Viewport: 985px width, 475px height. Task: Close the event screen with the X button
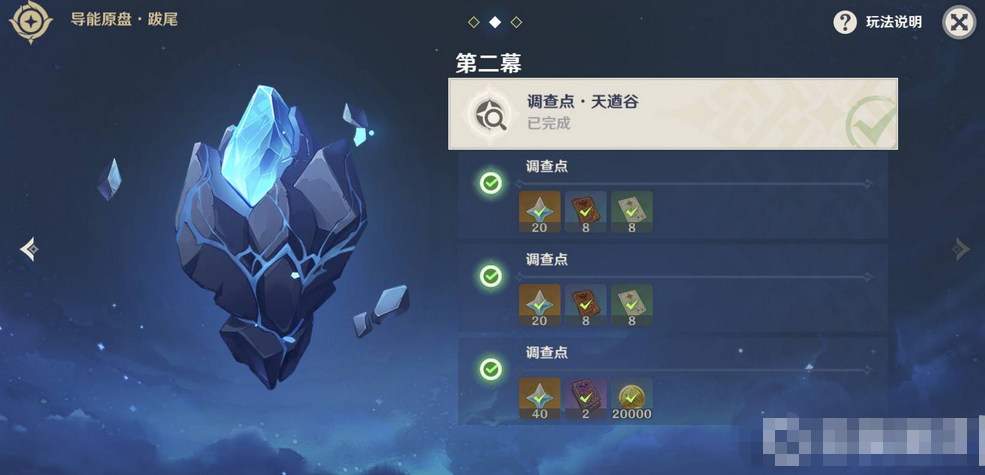pos(959,22)
